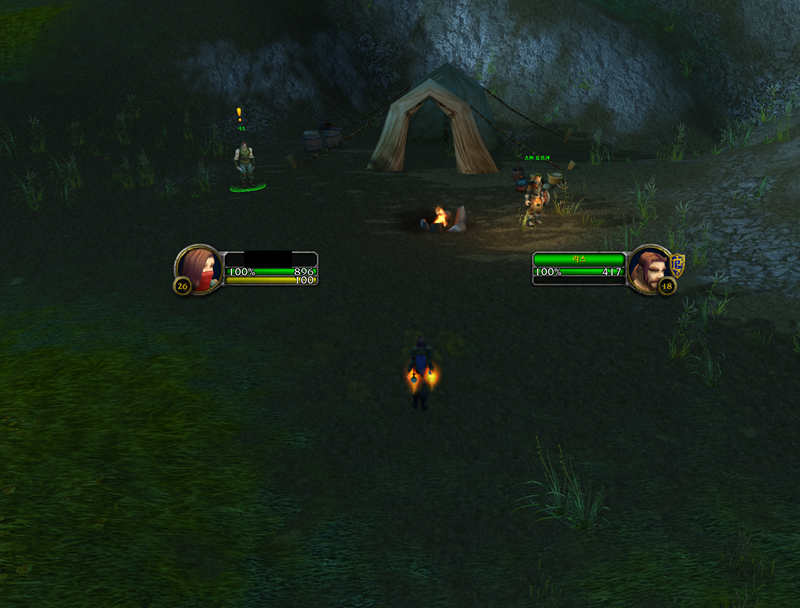Screen dimensions: 800x608
Task: Click the red-masked player portrait
Action: tap(198, 267)
